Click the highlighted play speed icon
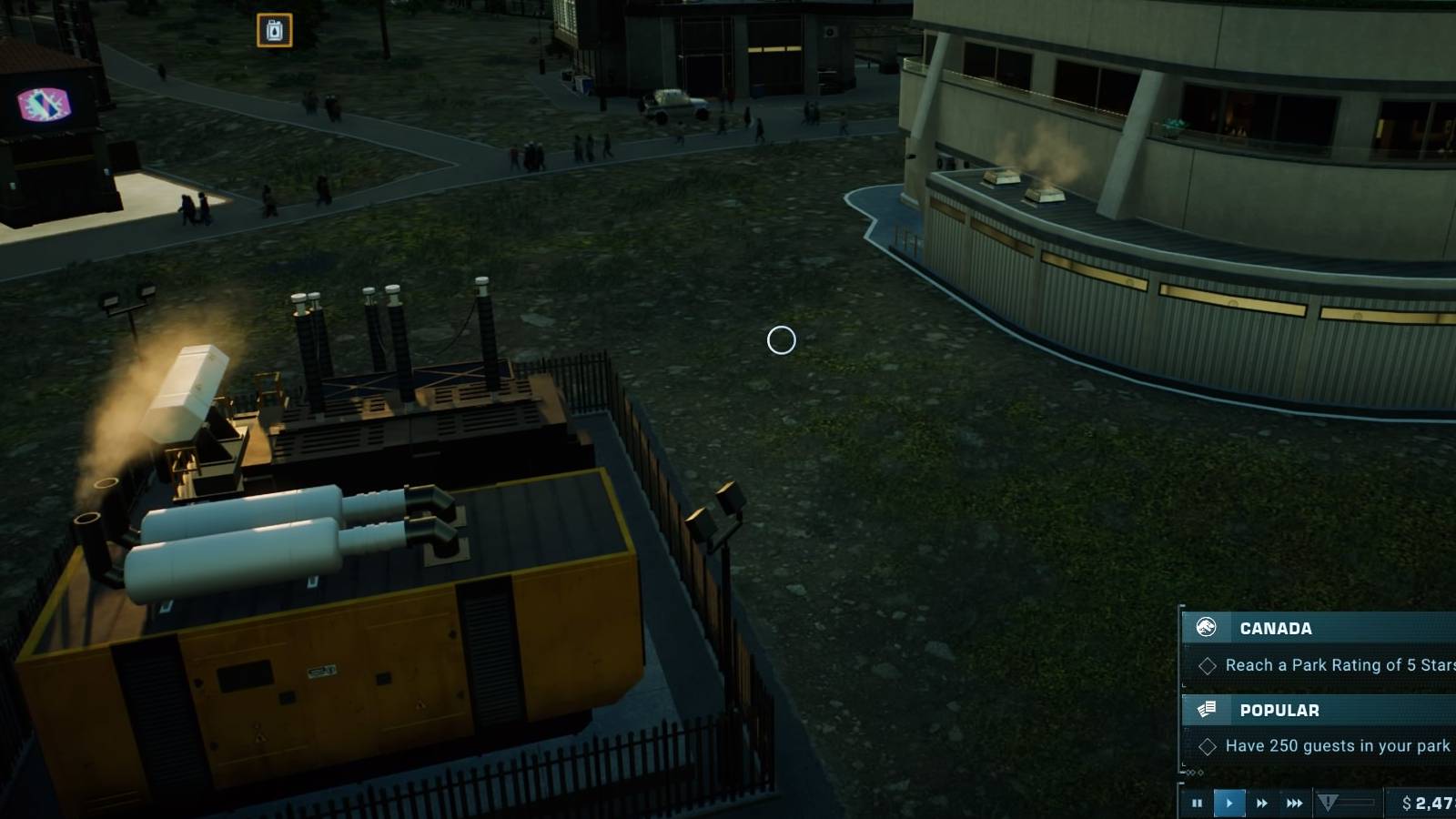Image resolution: width=1456 pixels, height=819 pixels. click(x=1229, y=802)
